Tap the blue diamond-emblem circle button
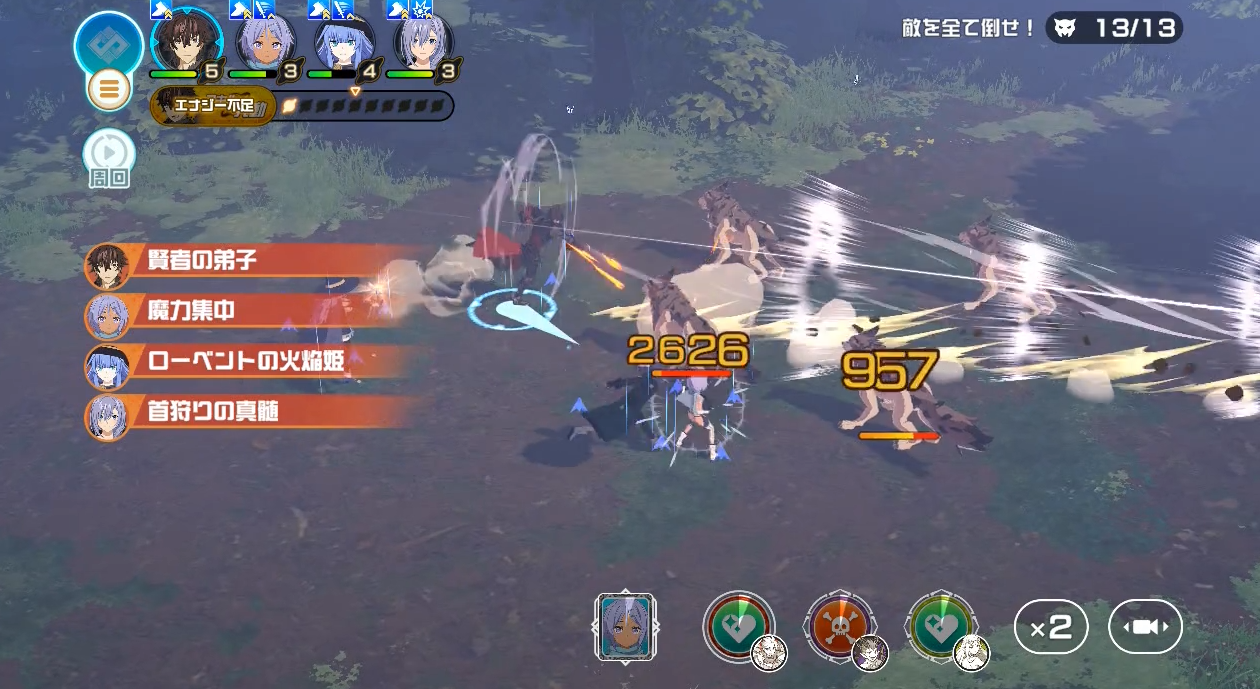 click(x=108, y=45)
